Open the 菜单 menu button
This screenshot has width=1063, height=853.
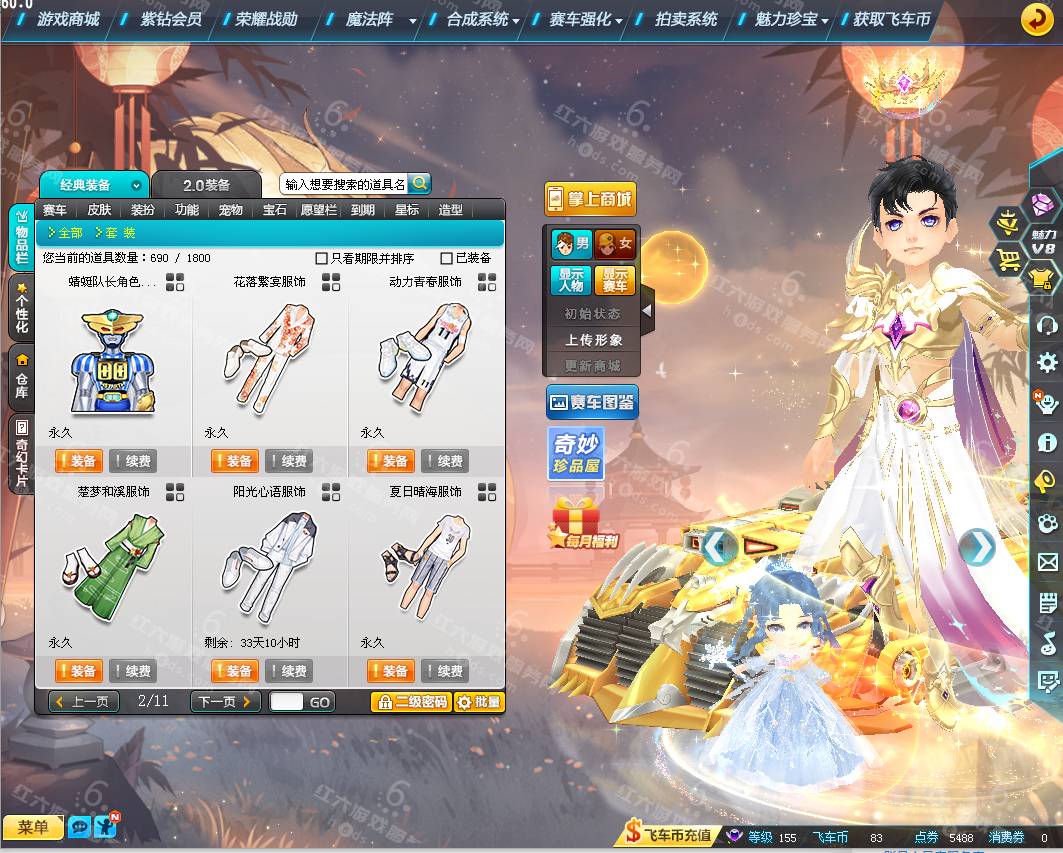tap(32, 827)
